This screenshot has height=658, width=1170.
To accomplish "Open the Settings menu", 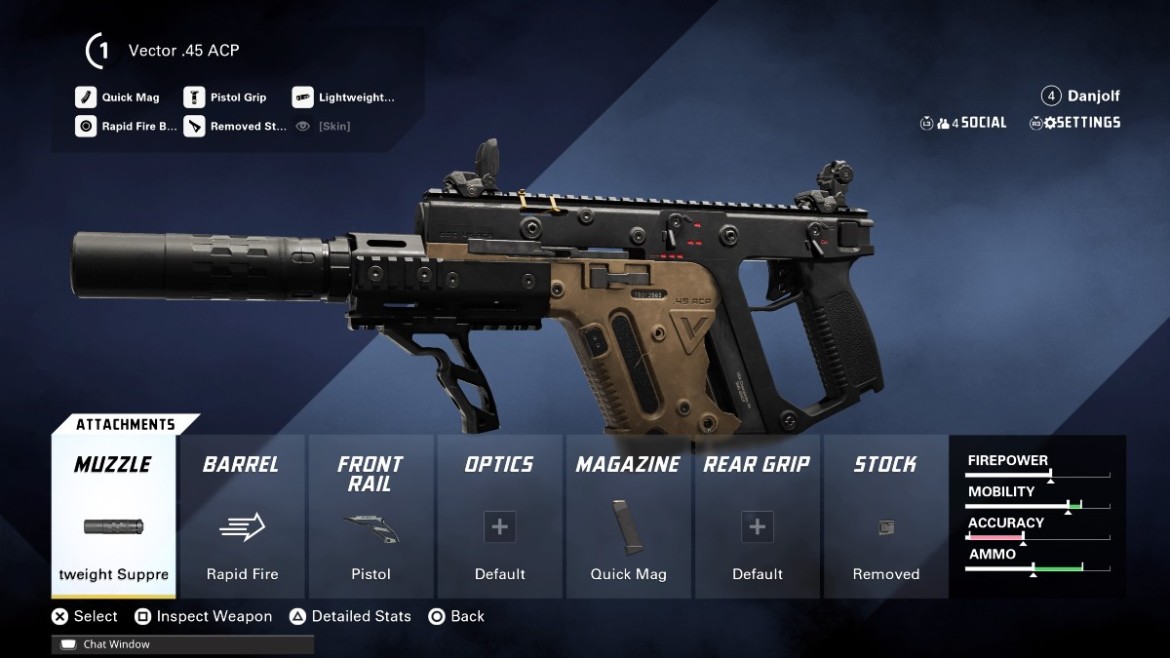I will 1075,123.
